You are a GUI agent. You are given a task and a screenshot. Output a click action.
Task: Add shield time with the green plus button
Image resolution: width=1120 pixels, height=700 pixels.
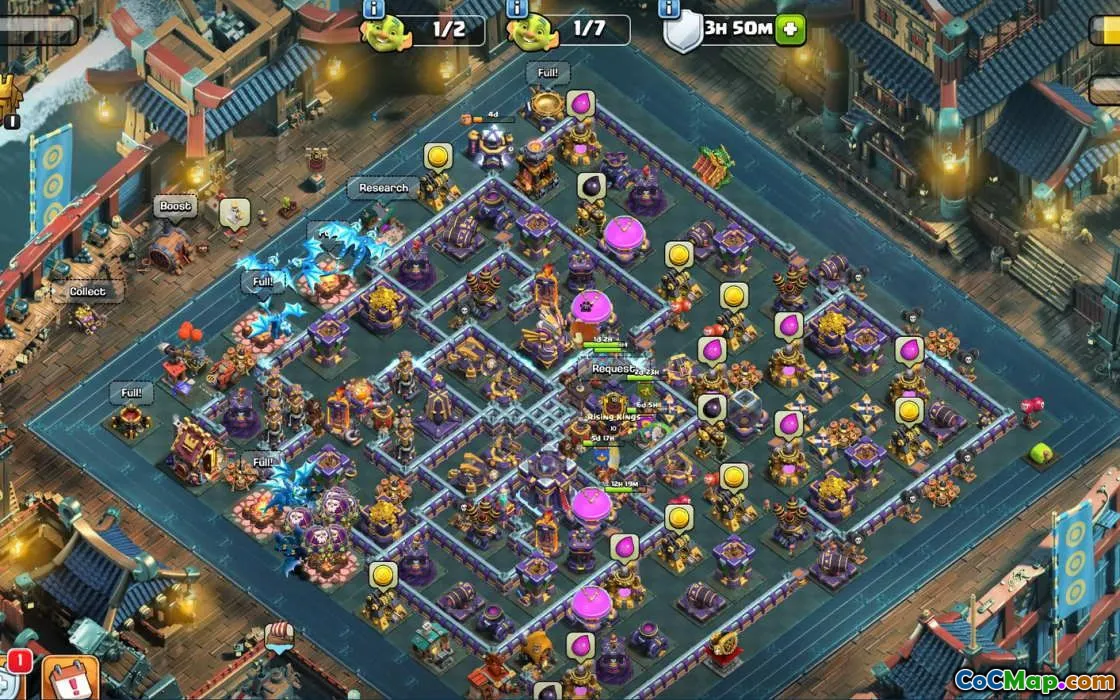790,29
